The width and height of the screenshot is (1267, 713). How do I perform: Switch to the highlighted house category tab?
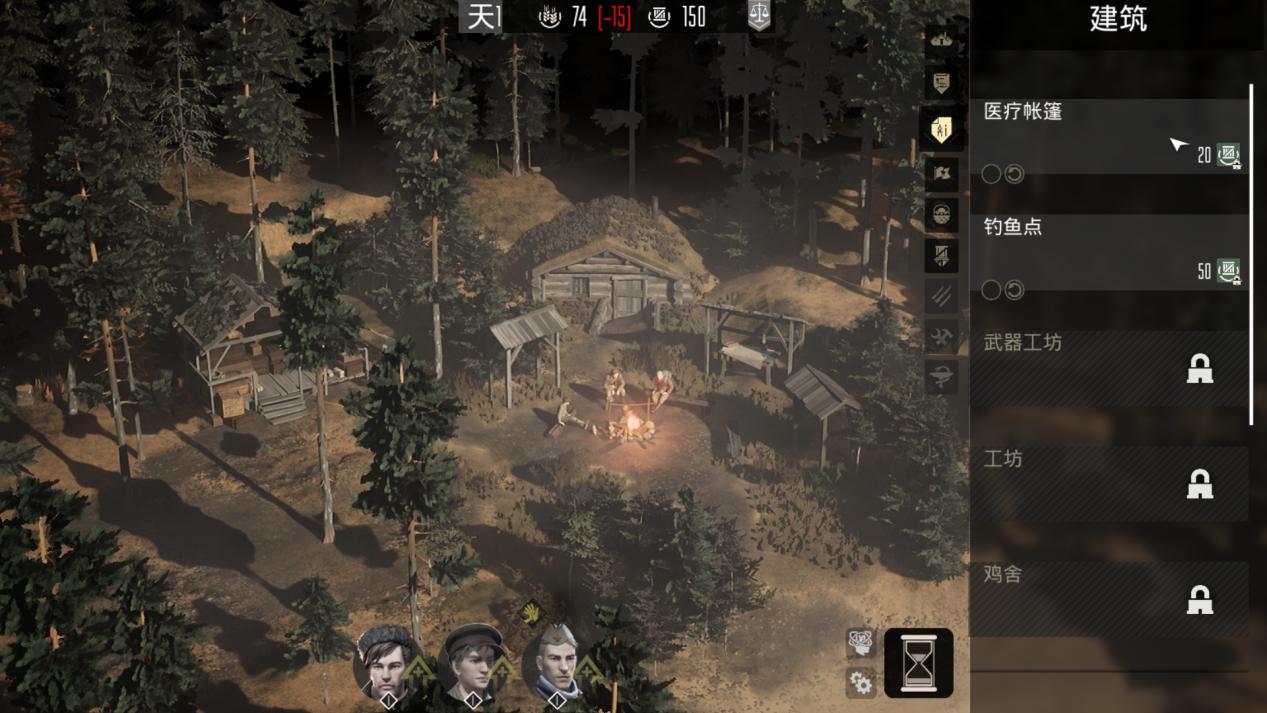pos(941,130)
